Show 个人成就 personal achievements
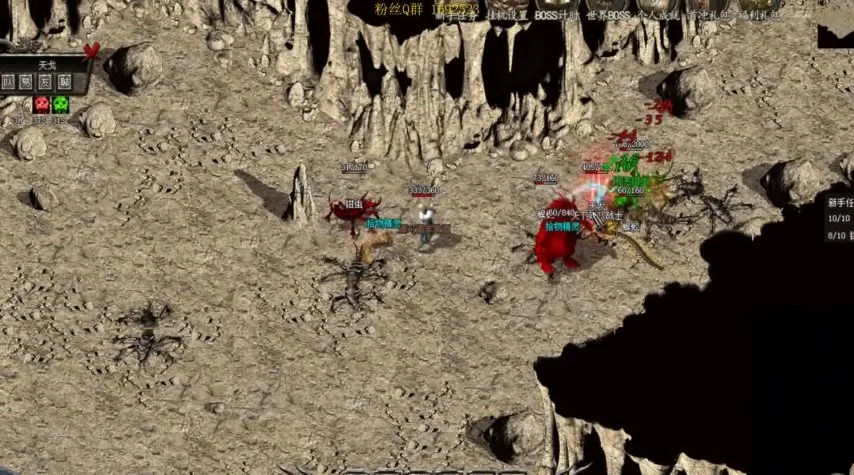 point(657,16)
